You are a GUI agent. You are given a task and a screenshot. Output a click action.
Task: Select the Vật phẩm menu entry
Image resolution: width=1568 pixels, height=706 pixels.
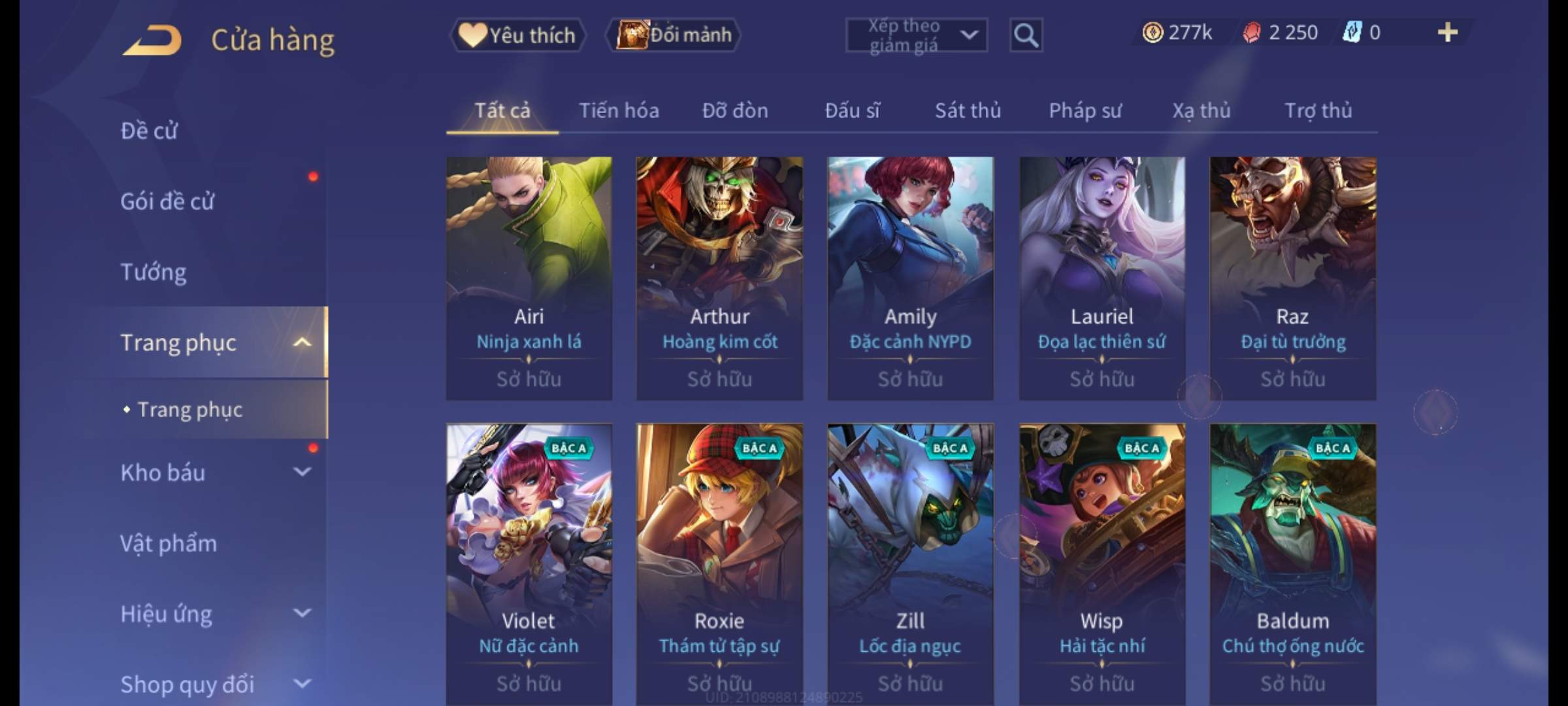(x=169, y=543)
